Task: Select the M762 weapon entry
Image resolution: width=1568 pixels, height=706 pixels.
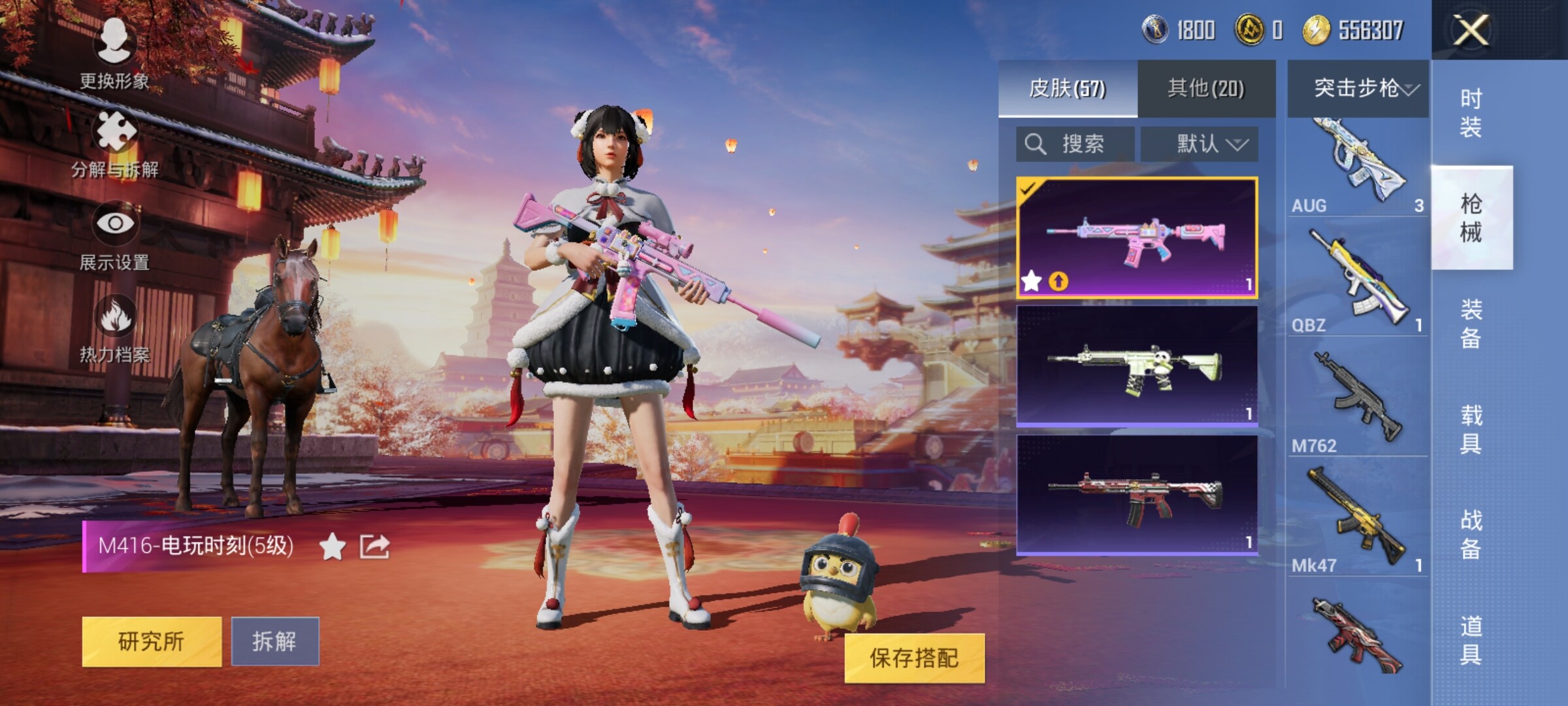Action: coord(1357,400)
